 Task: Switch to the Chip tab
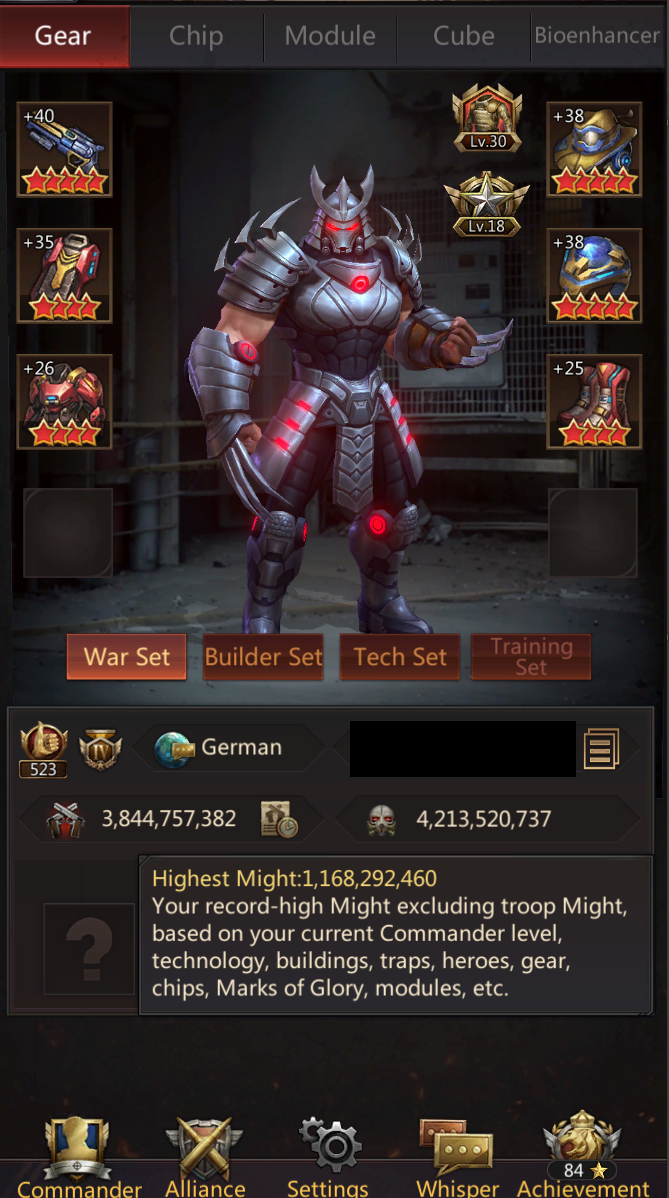(196, 36)
